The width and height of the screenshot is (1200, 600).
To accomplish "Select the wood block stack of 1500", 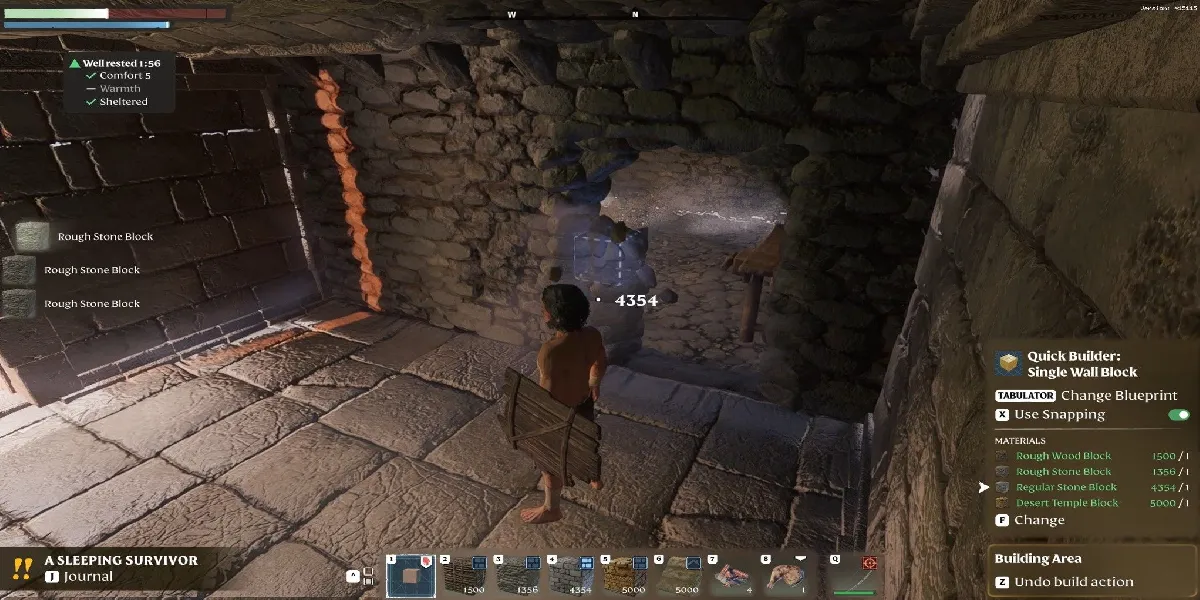I will click(x=463, y=575).
